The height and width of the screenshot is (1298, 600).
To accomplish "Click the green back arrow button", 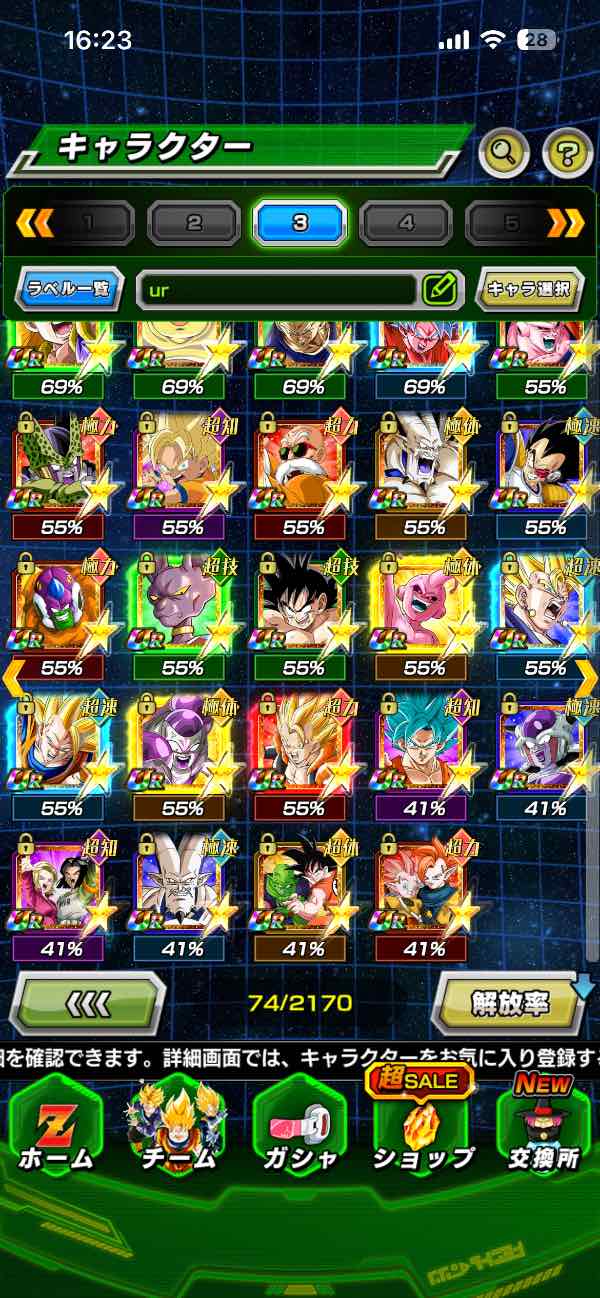I will coord(87,1002).
